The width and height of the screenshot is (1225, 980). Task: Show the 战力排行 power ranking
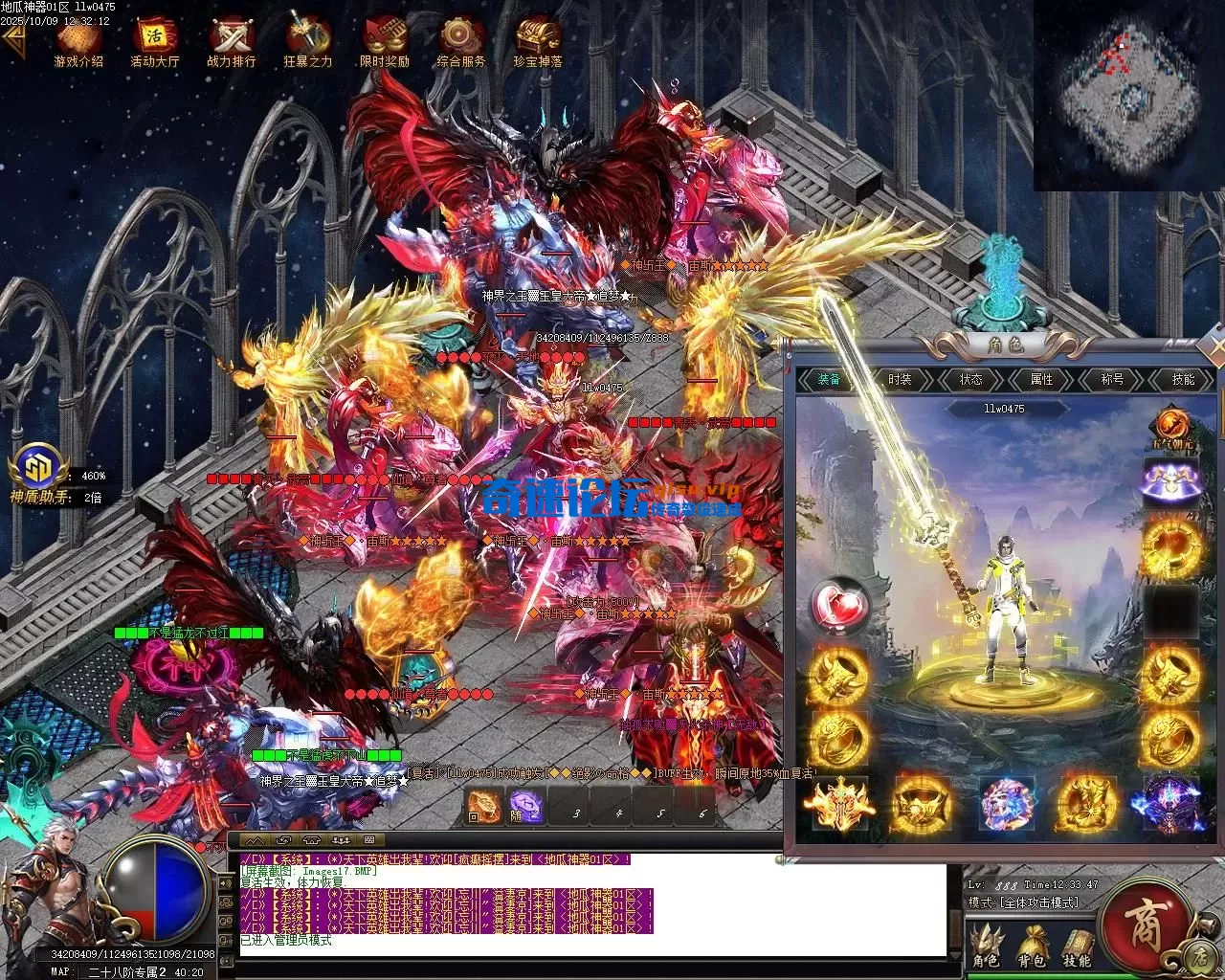(x=231, y=41)
